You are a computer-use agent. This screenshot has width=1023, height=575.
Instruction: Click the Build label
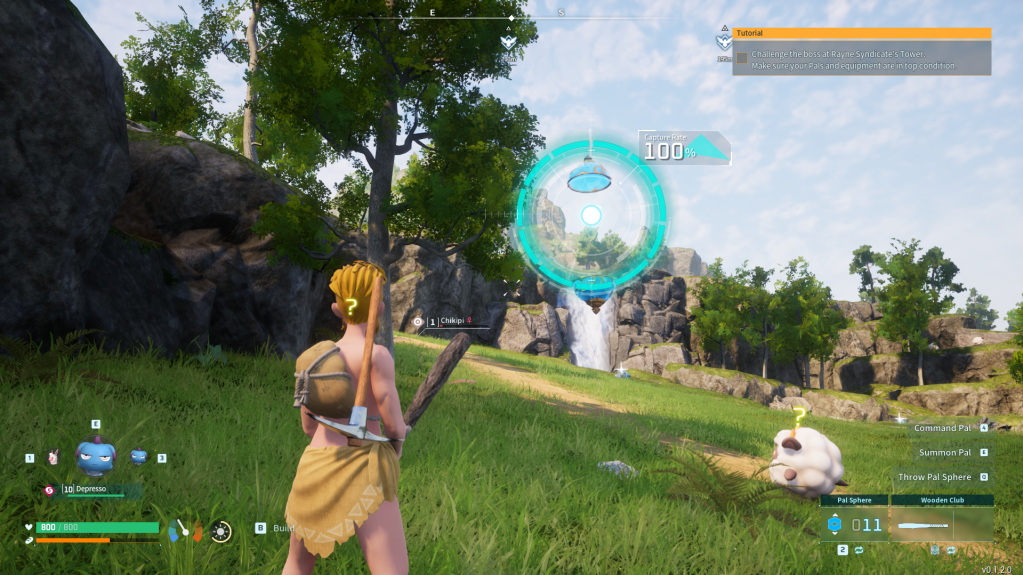point(284,528)
